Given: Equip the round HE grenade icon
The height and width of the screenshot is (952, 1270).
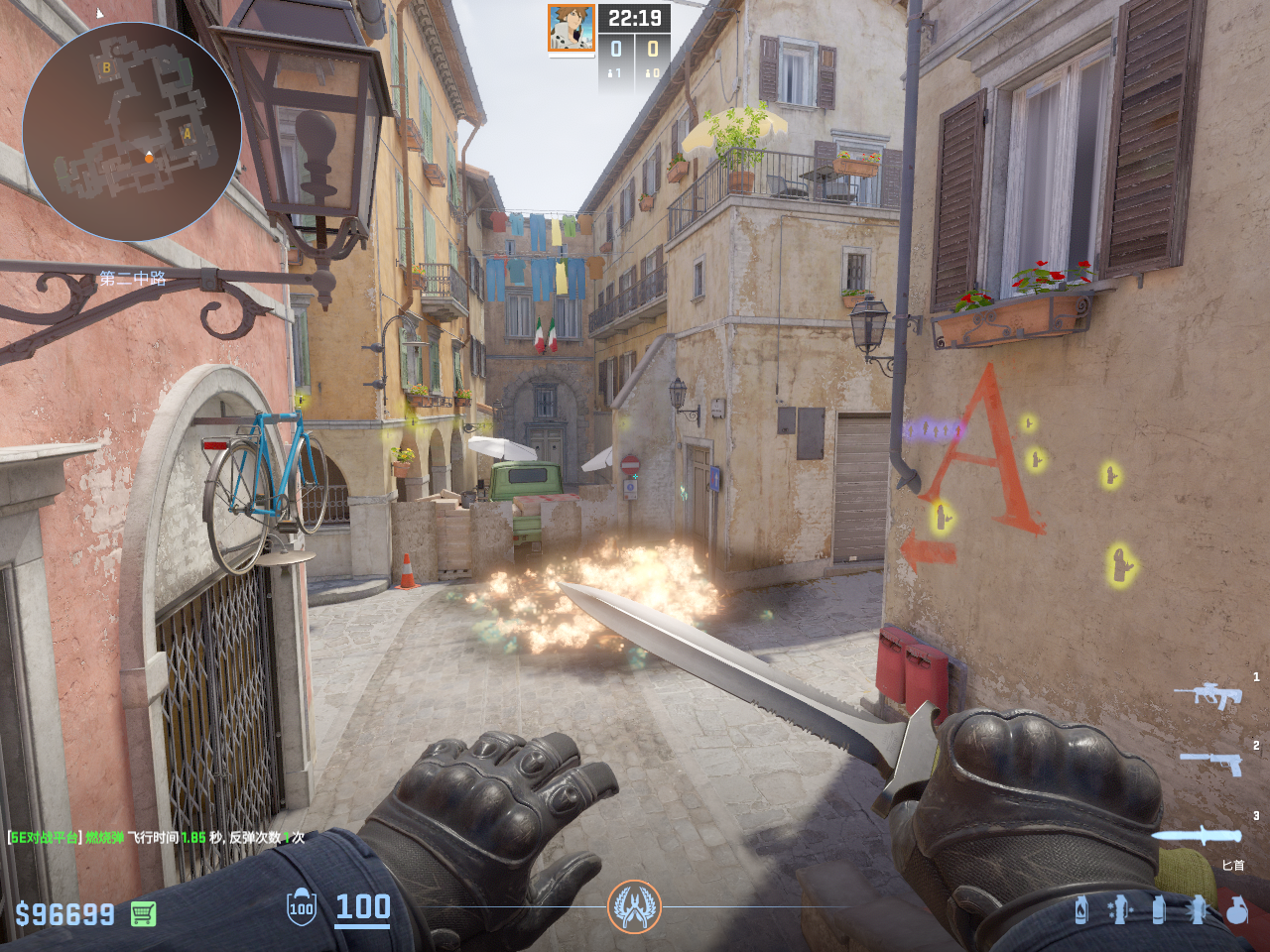Looking at the screenshot, I should coord(1236,909).
